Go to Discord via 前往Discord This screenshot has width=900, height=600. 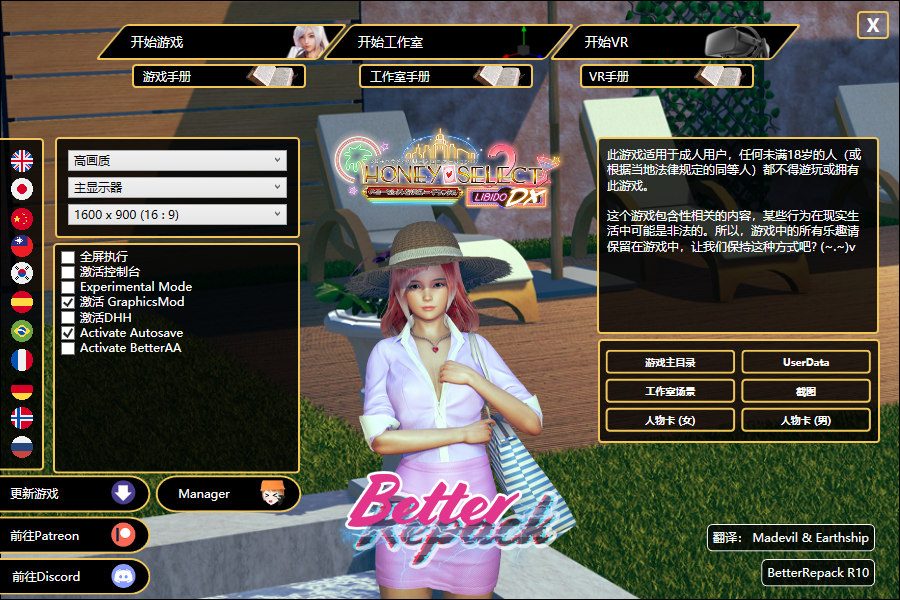[x=75, y=577]
